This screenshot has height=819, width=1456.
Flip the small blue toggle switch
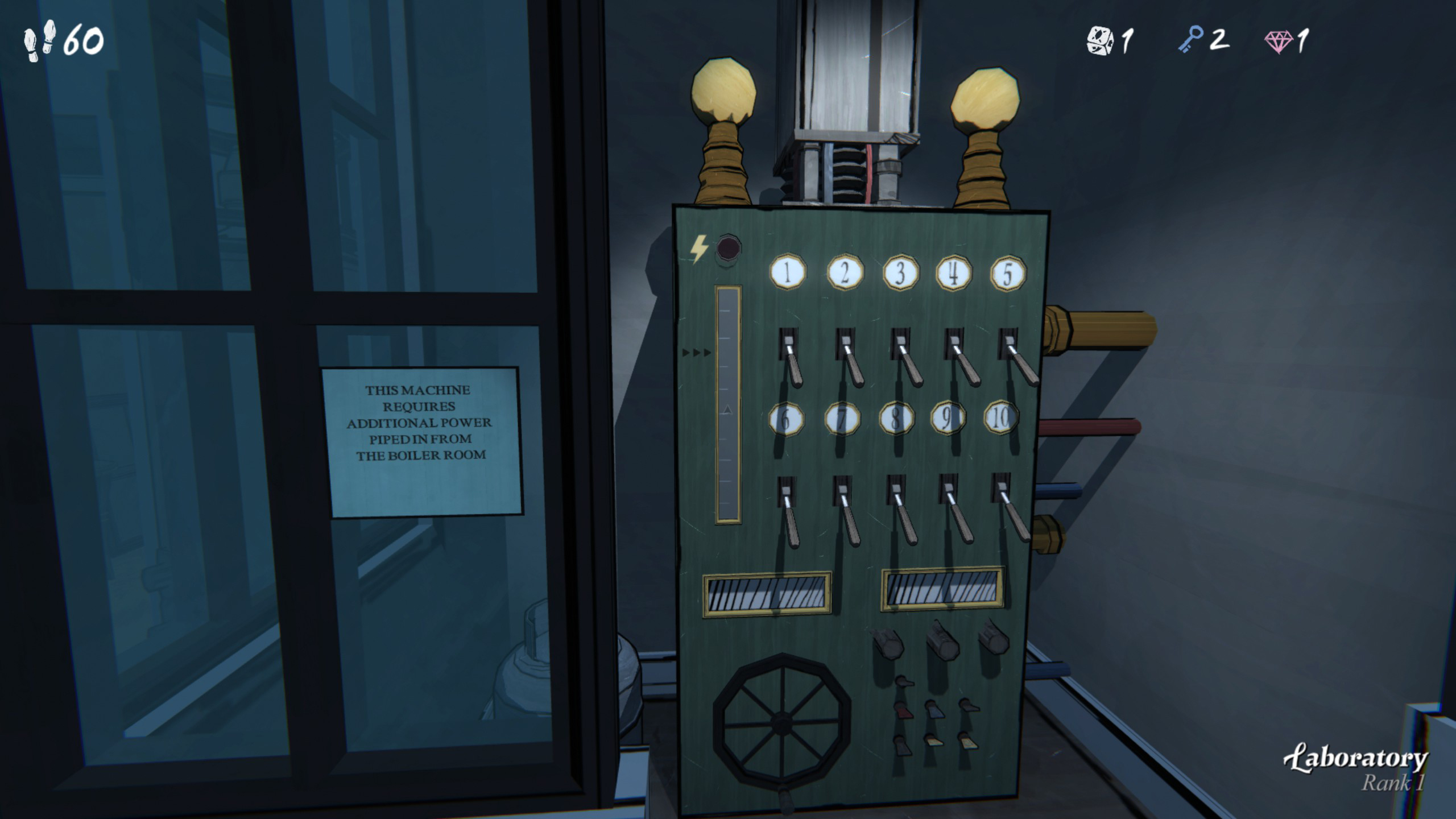[x=934, y=710]
